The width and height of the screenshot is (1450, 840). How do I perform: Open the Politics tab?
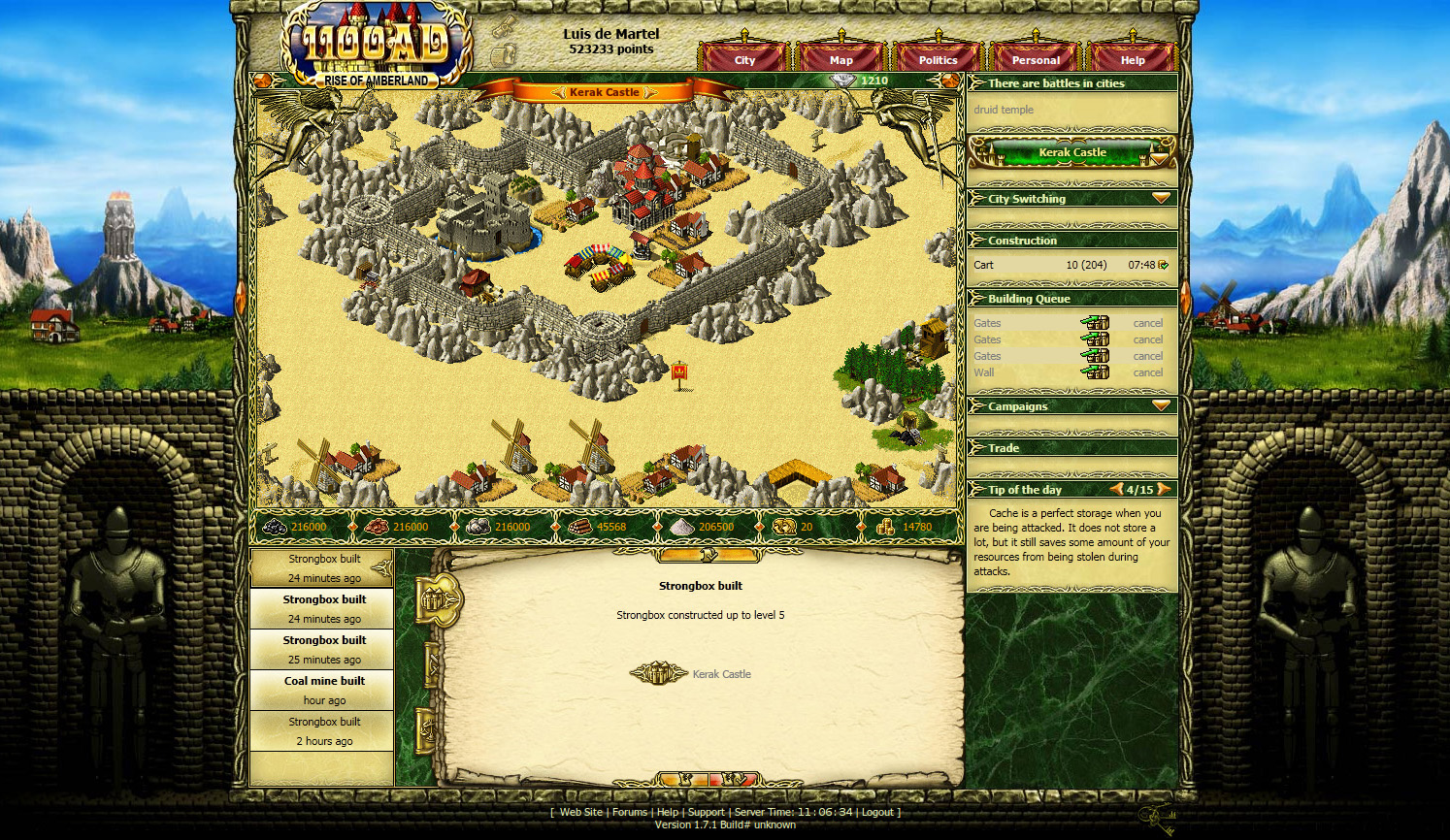(x=938, y=59)
